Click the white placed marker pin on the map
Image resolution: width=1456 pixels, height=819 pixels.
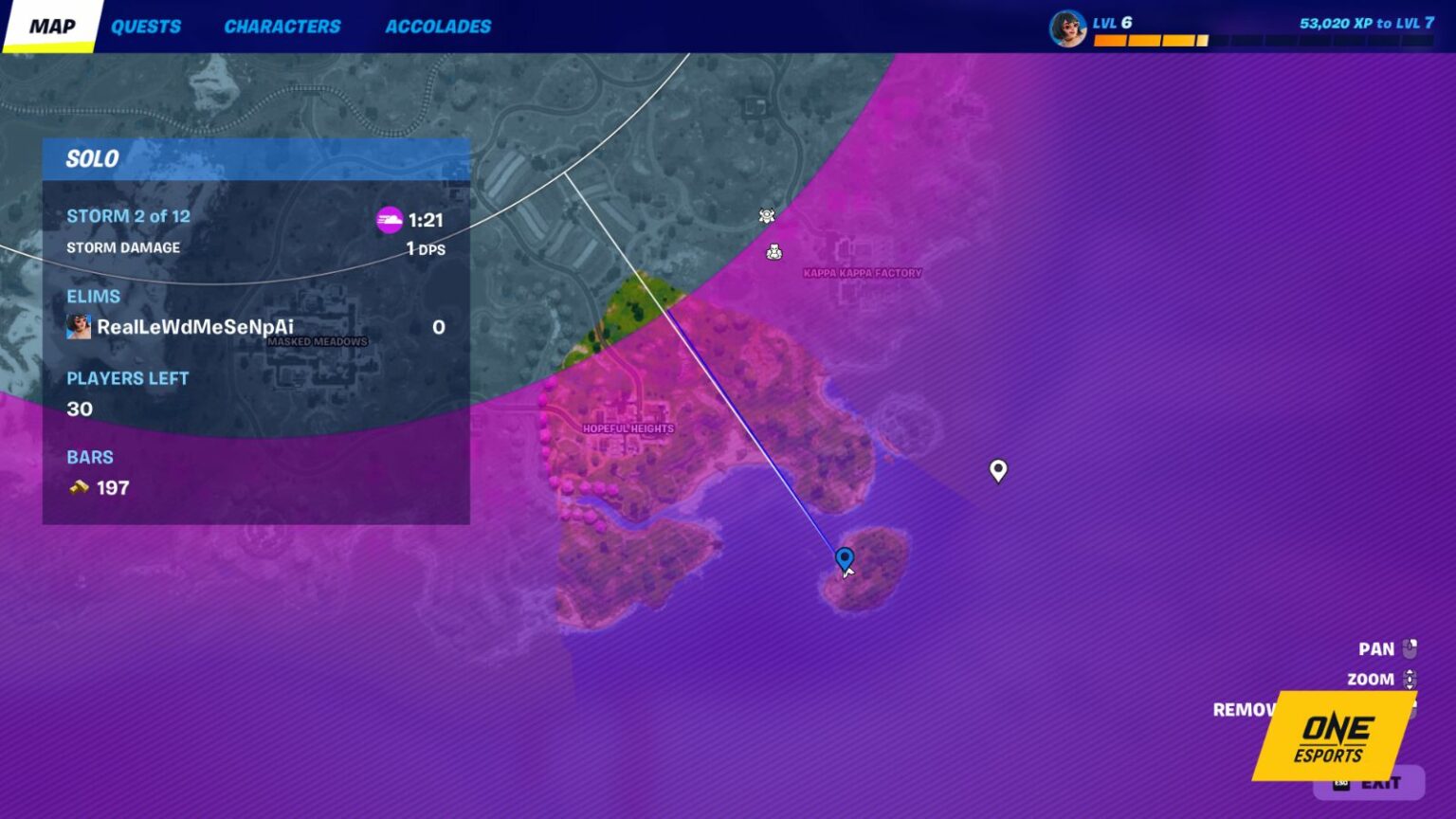pyautogui.click(x=998, y=471)
